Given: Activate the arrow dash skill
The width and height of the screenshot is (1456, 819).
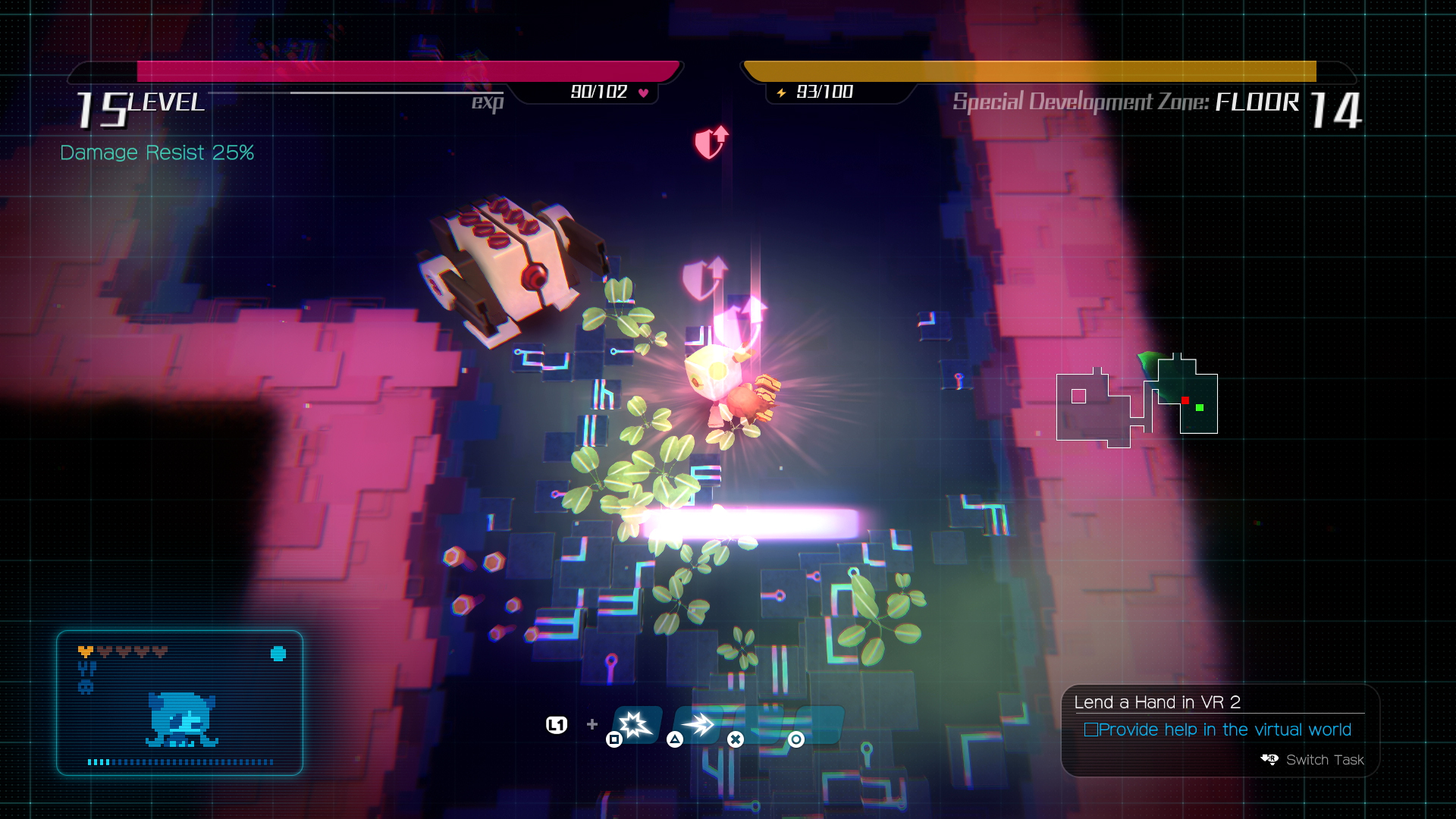Looking at the screenshot, I should [x=698, y=724].
